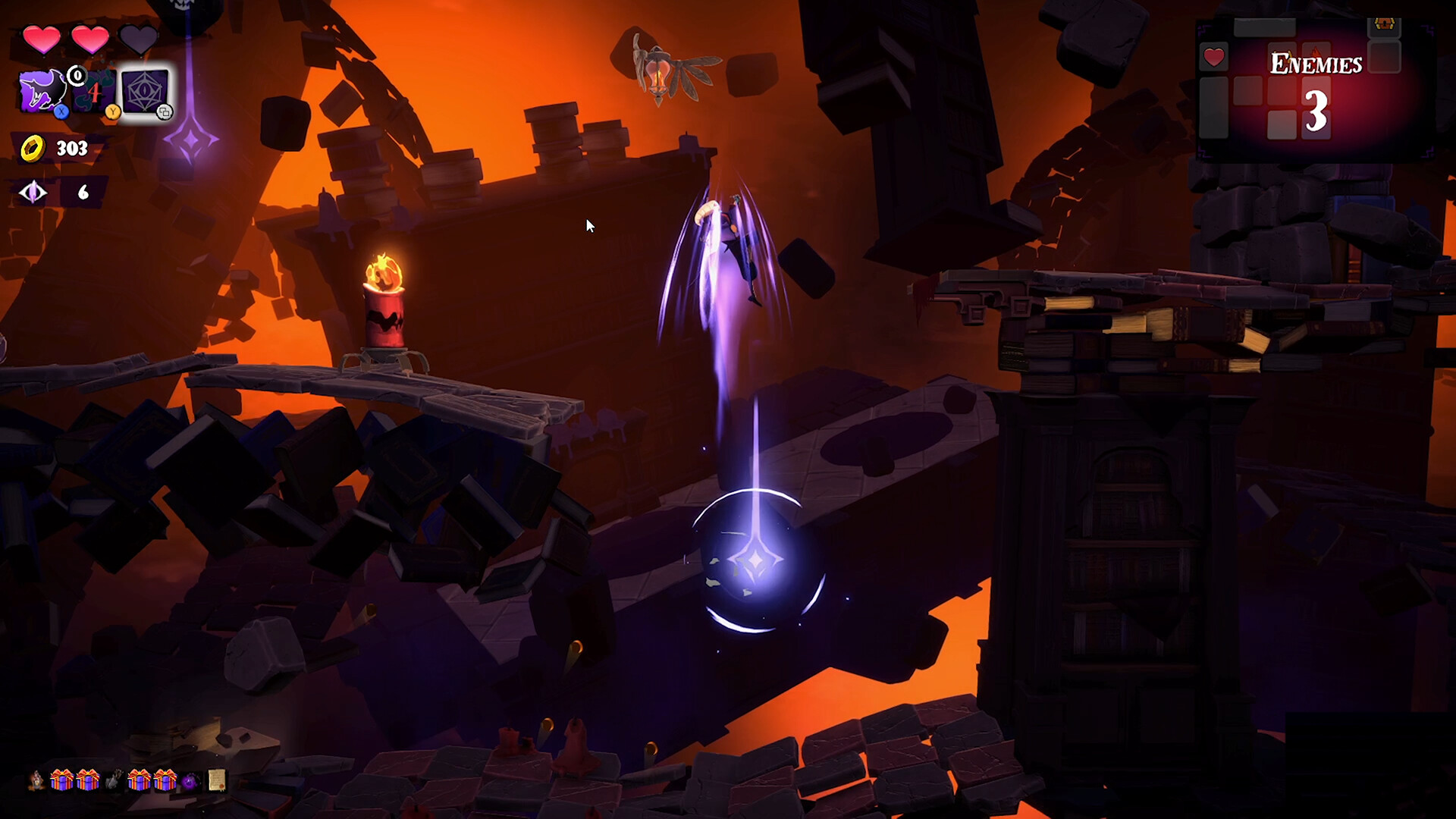This screenshot has width=1456, height=819.
Task: Click the gold coin currency icon
Action: 33,148
